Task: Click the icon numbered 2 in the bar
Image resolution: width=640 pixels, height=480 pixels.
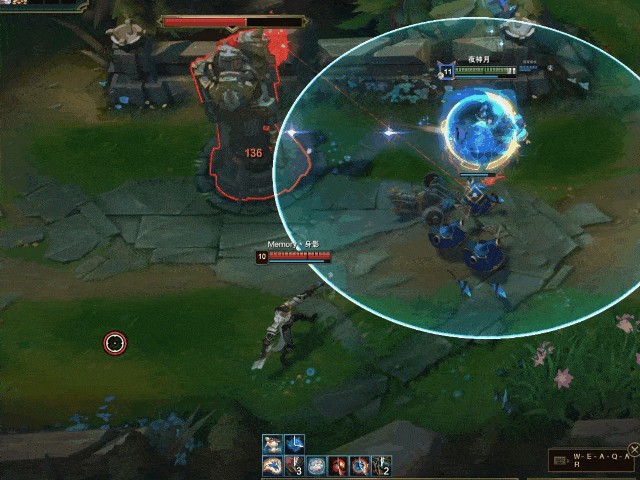Action: [381, 465]
